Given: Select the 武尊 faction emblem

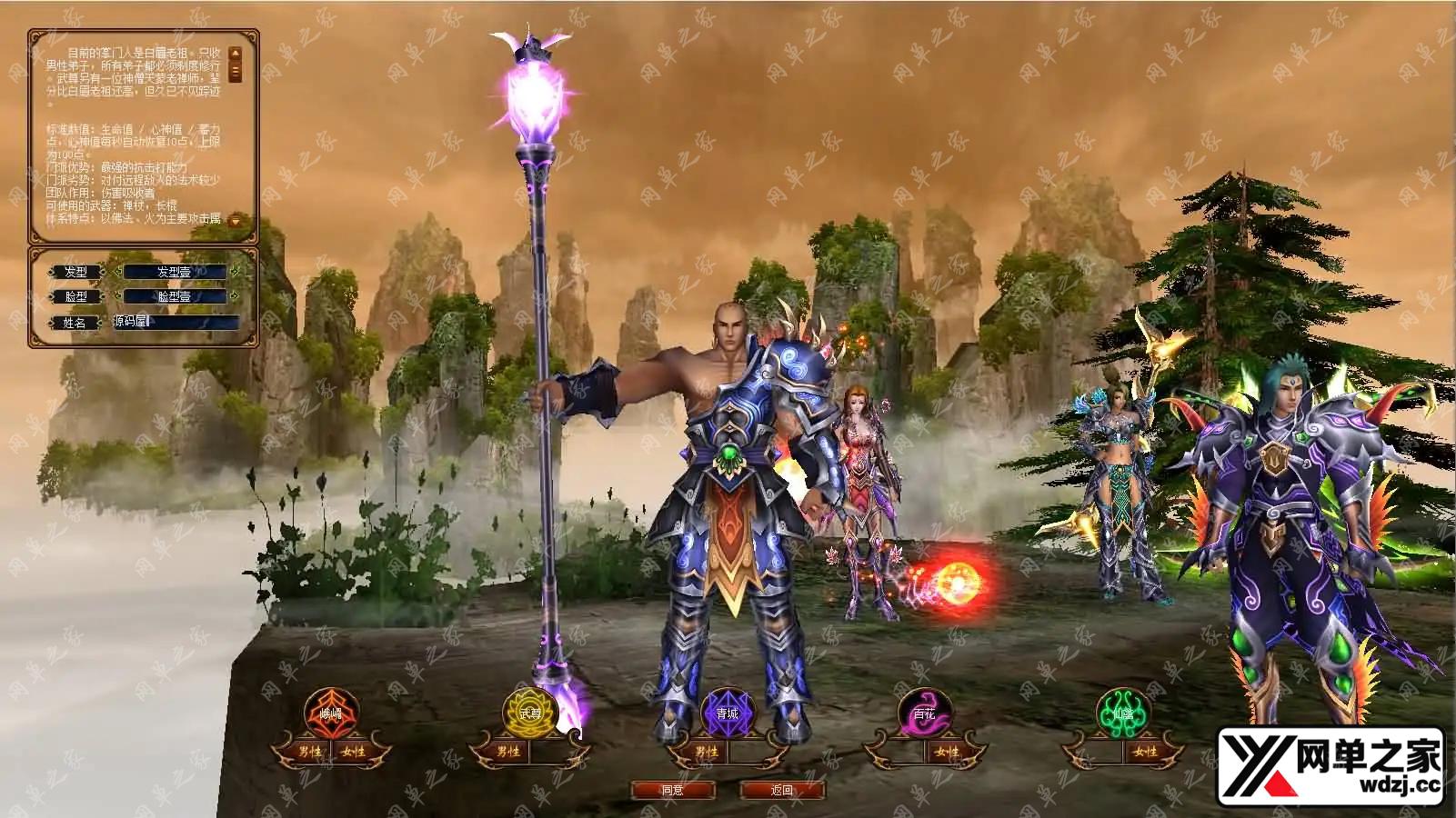Looking at the screenshot, I should 529,713.
